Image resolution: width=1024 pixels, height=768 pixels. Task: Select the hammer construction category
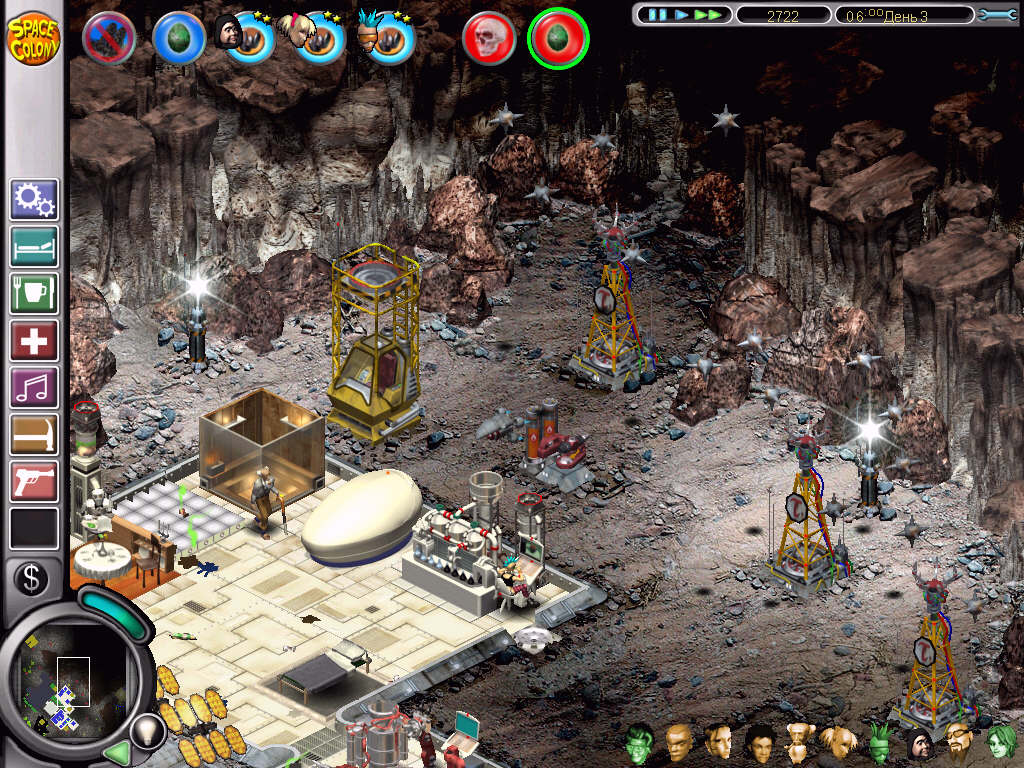point(34,434)
